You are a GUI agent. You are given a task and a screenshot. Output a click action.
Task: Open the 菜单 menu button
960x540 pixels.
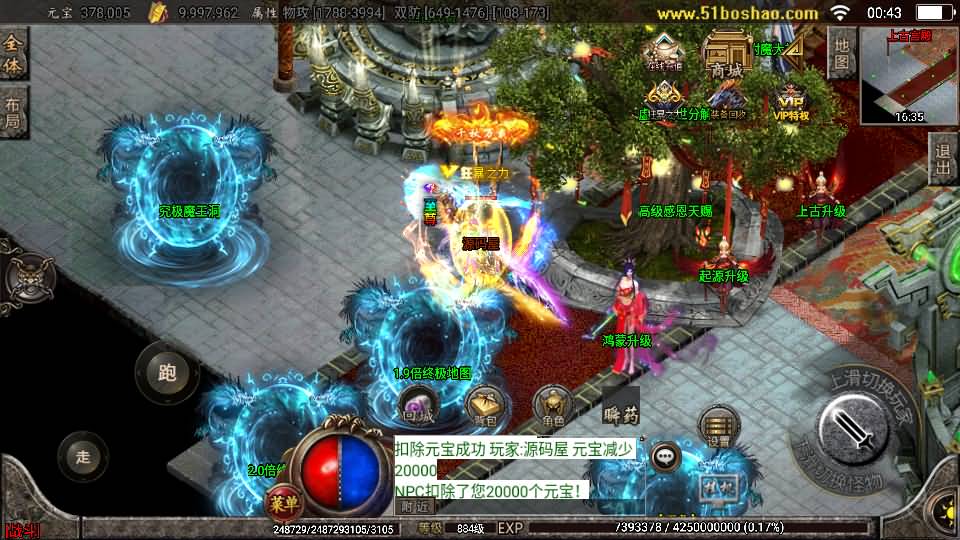point(285,502)
